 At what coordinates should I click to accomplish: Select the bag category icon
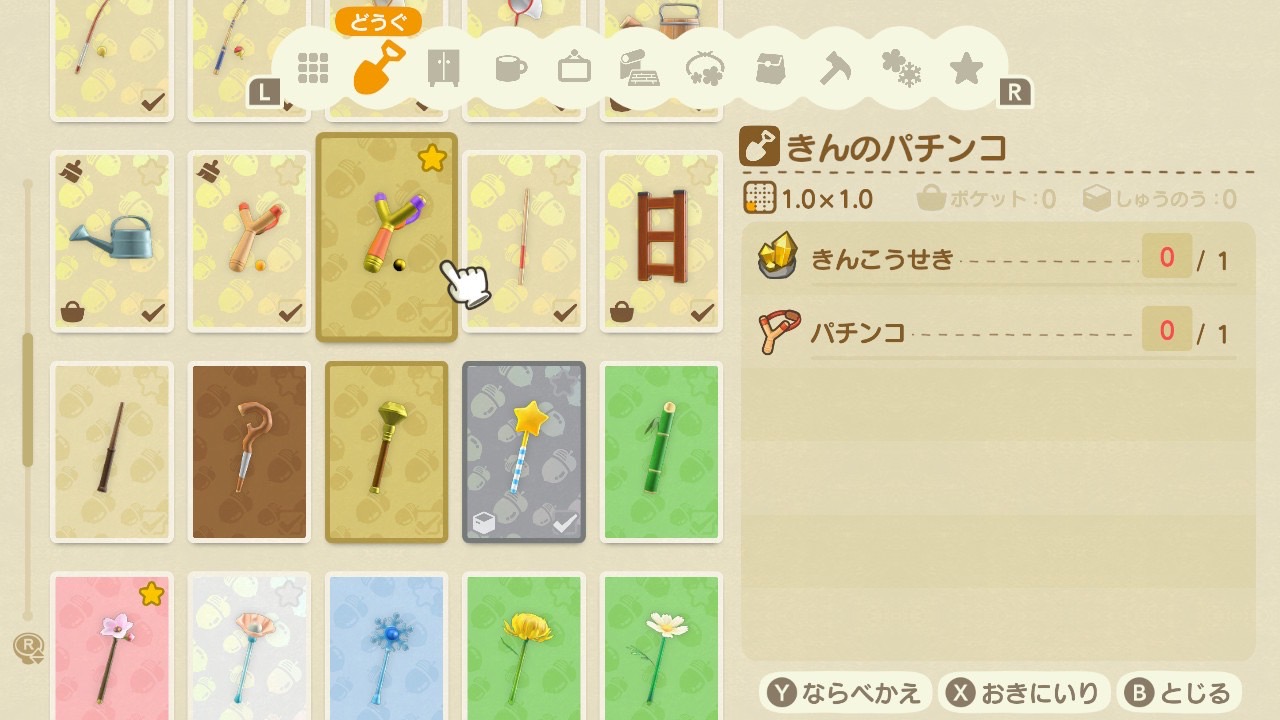(768, 67)
